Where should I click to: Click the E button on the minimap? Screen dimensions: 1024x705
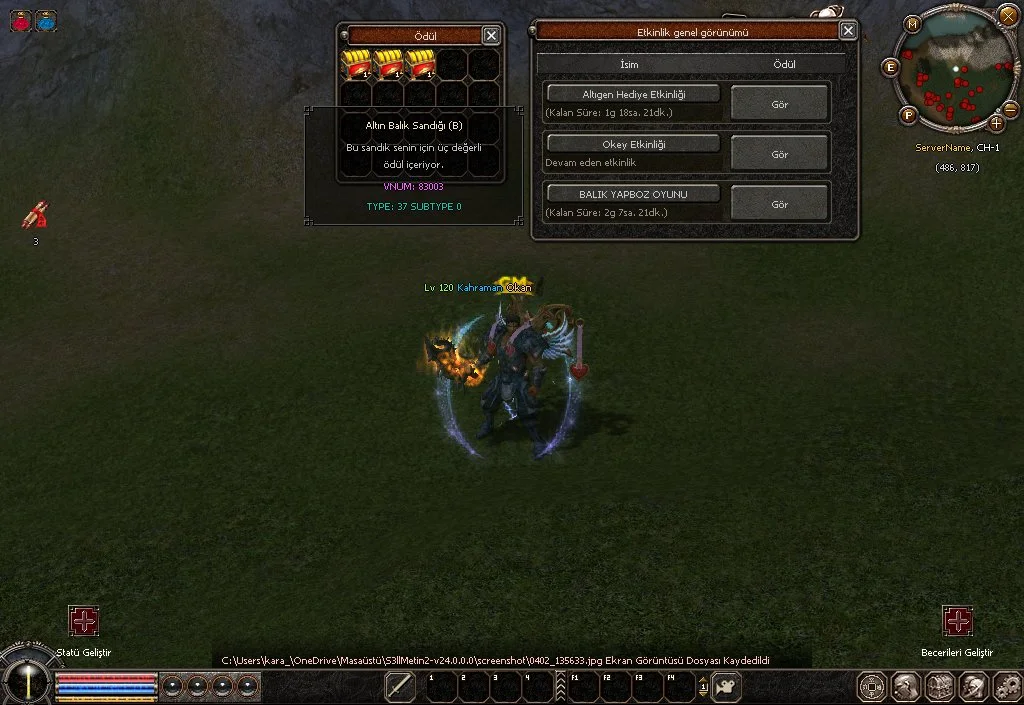890,67
